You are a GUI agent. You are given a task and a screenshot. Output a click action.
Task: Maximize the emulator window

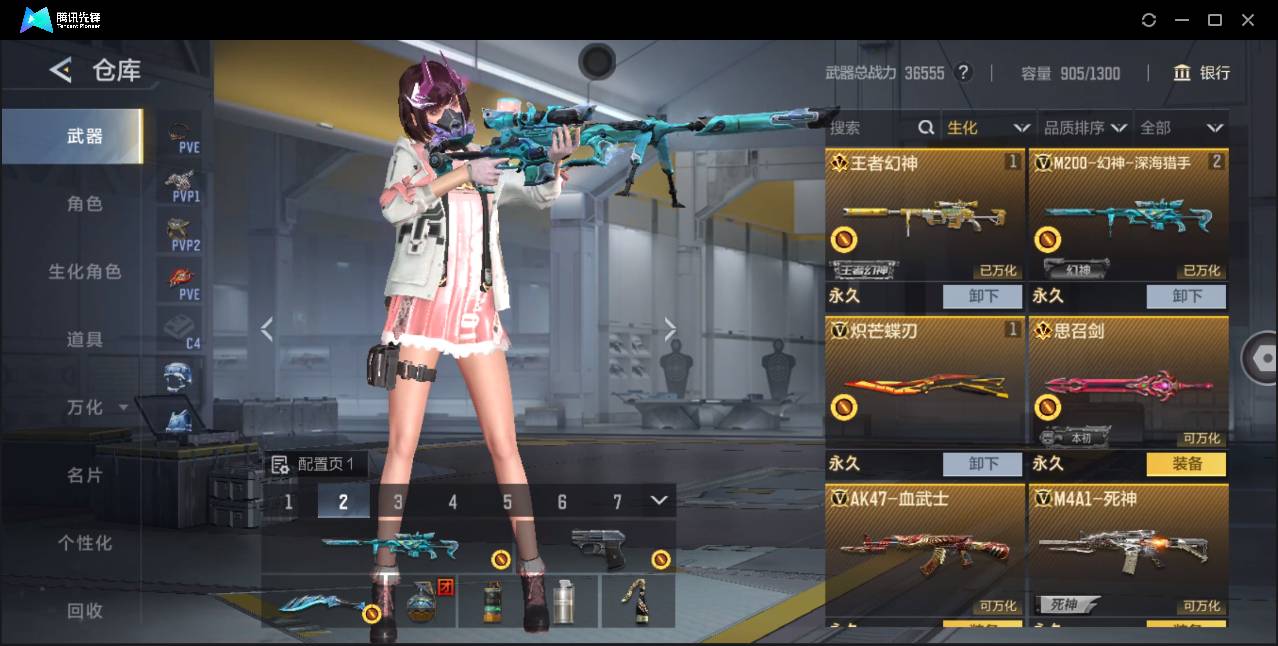click(x=1215, y=20)
